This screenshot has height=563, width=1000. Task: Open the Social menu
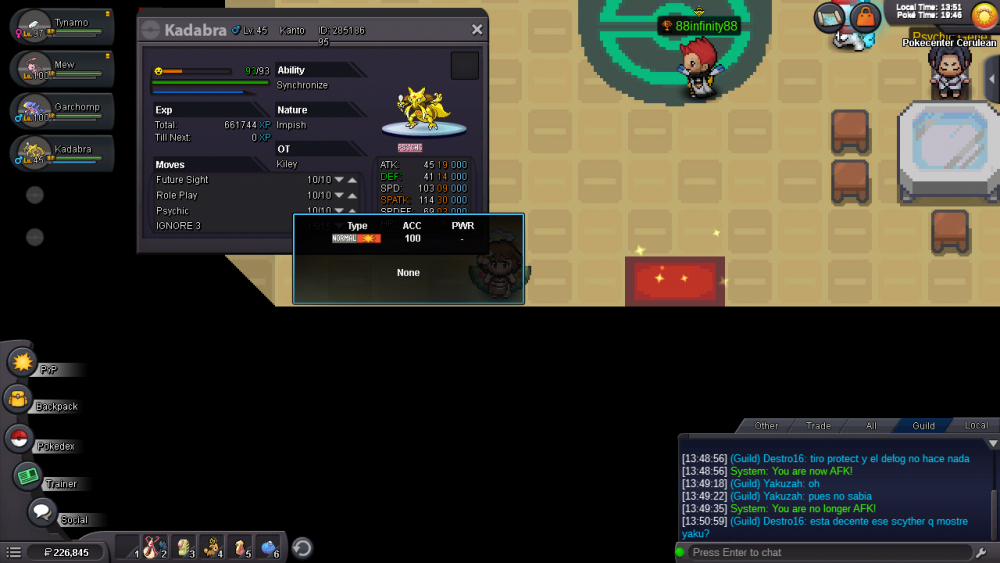(x=41, y=513)
